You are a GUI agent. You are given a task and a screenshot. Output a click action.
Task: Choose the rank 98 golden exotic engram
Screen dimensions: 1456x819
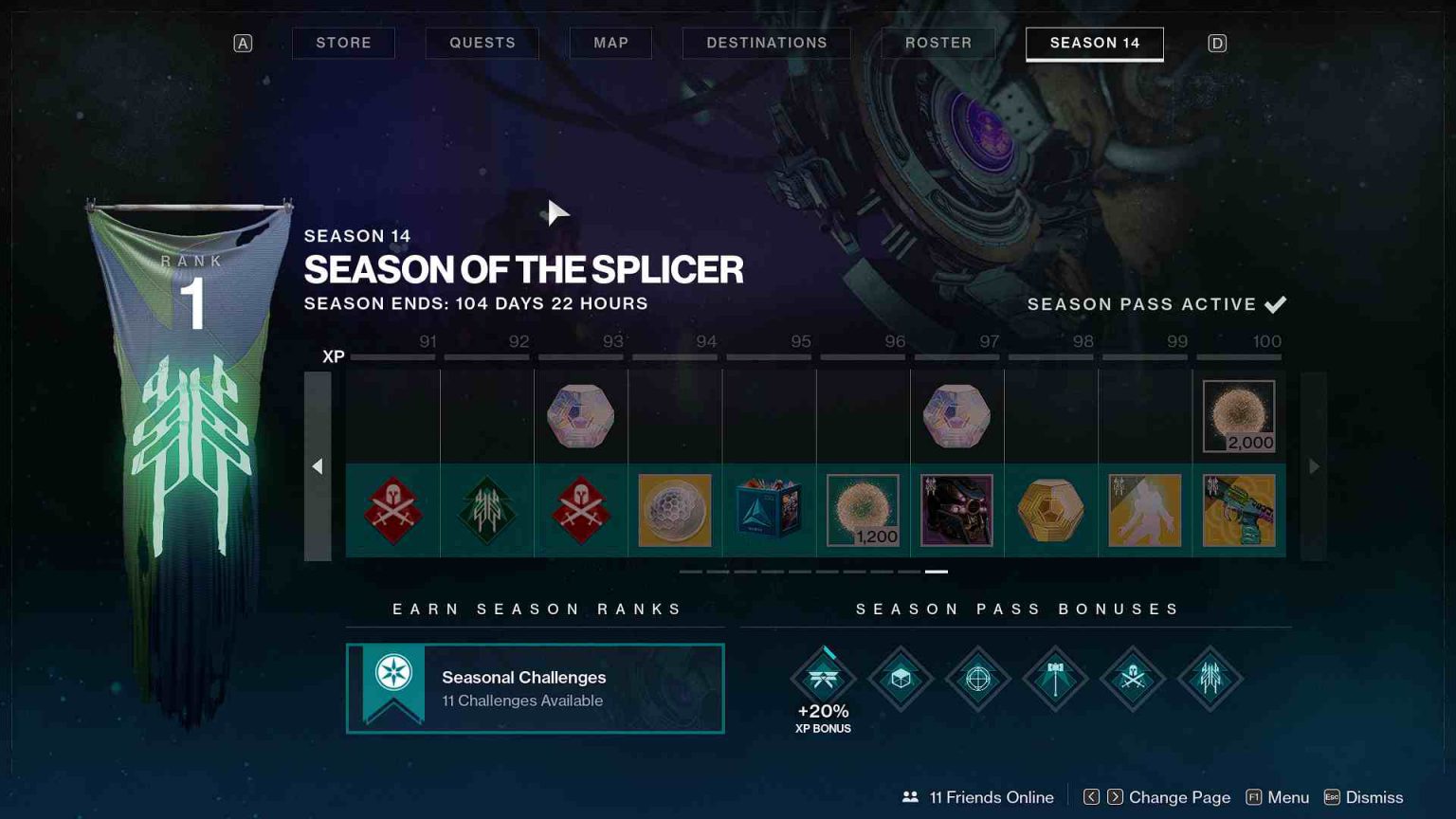tap(1050, 511)
